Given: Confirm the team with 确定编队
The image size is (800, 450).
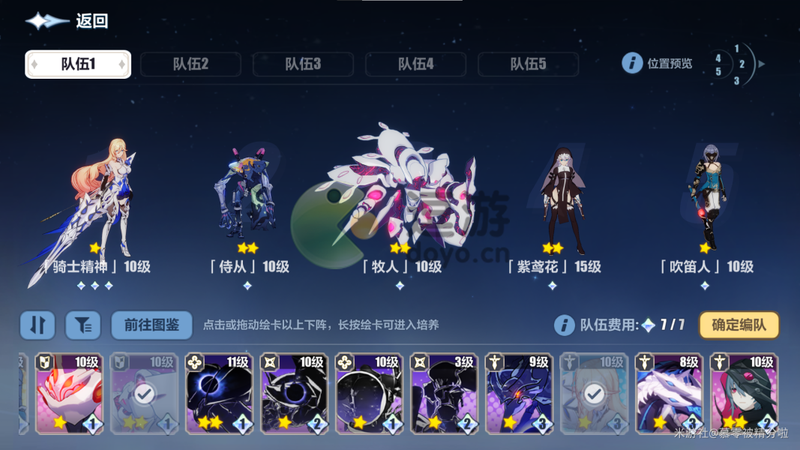Looking at the screenshot, I should (739, 324).
